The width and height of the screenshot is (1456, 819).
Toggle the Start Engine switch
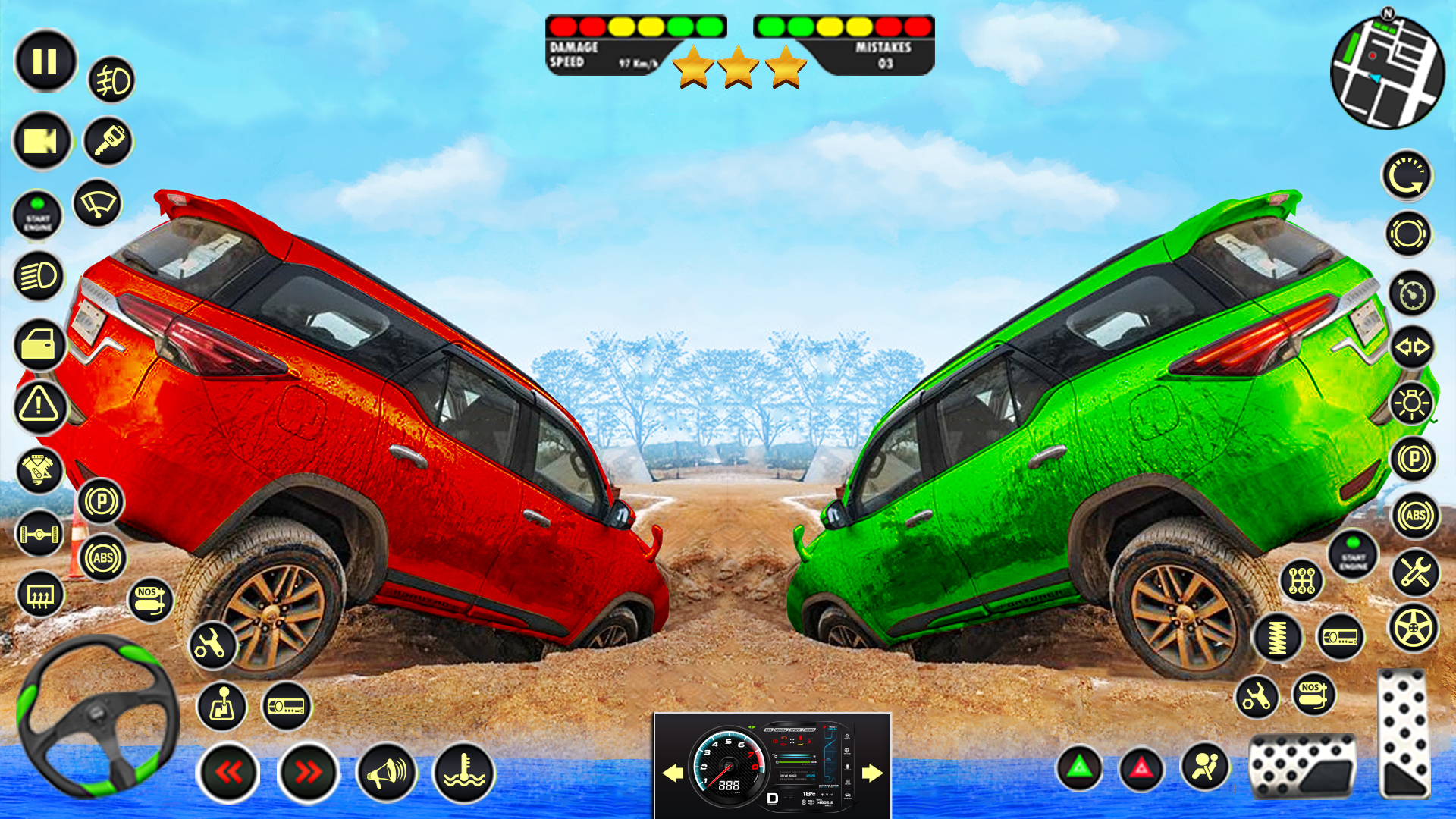click(38, 215)
